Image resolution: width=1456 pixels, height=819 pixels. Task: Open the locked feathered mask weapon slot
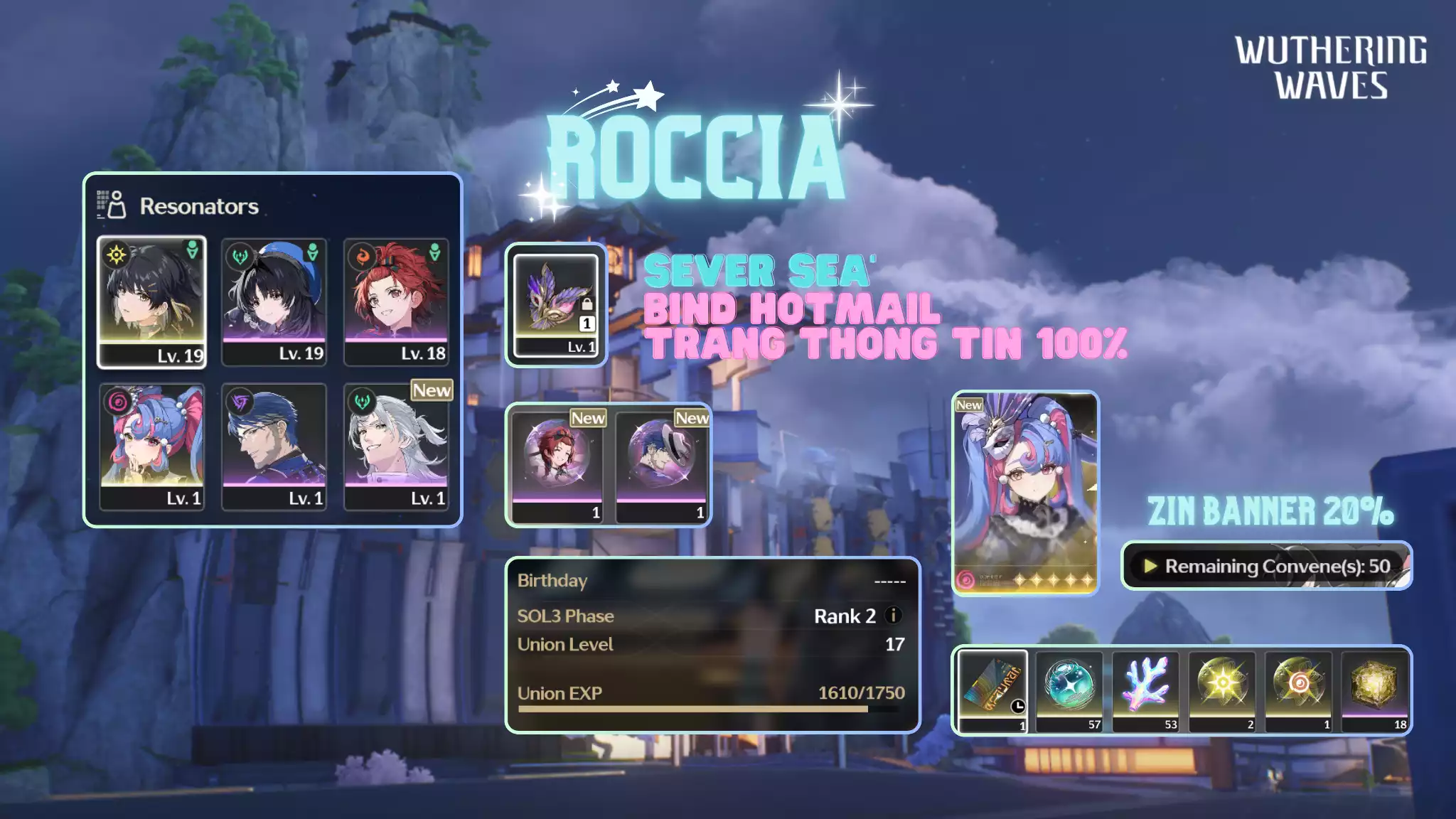pos(556,305)
